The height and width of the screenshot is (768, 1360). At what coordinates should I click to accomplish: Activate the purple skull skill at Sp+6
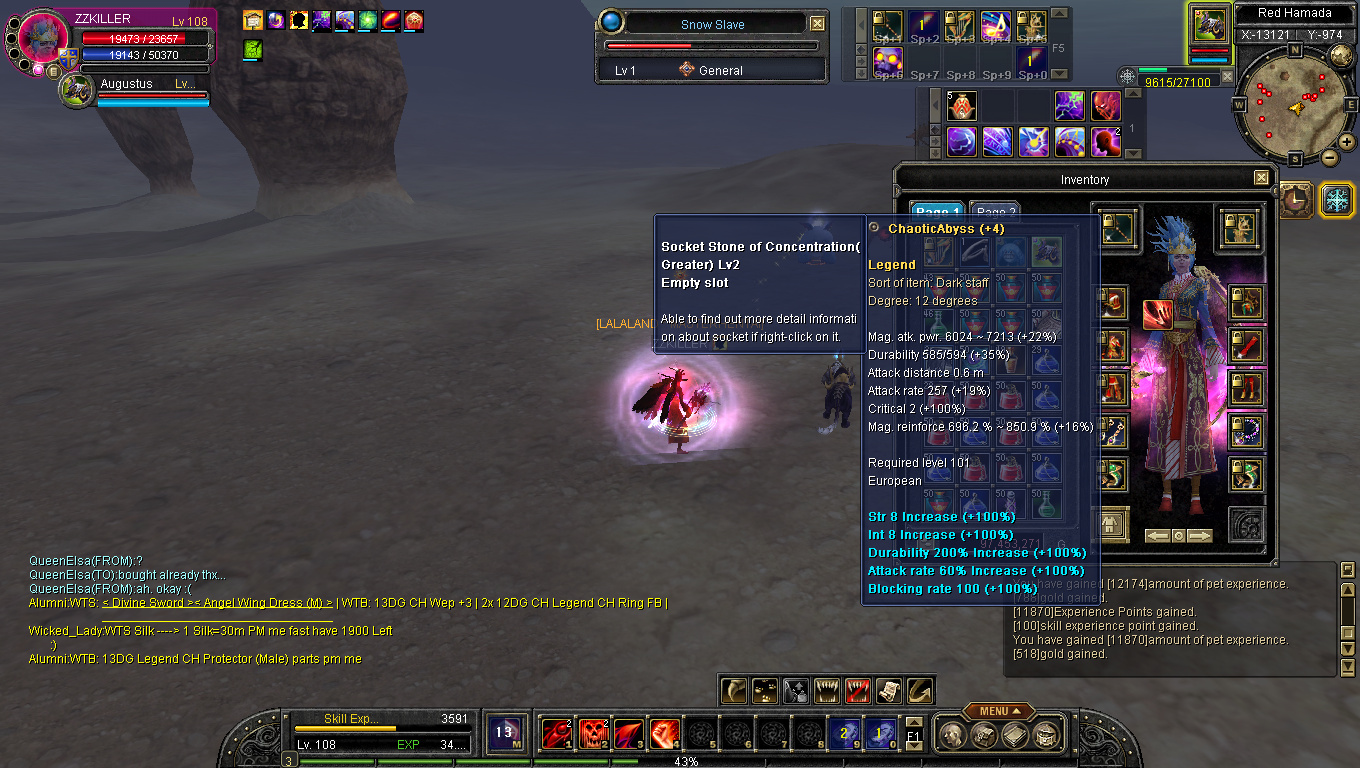tap(887, 60)
